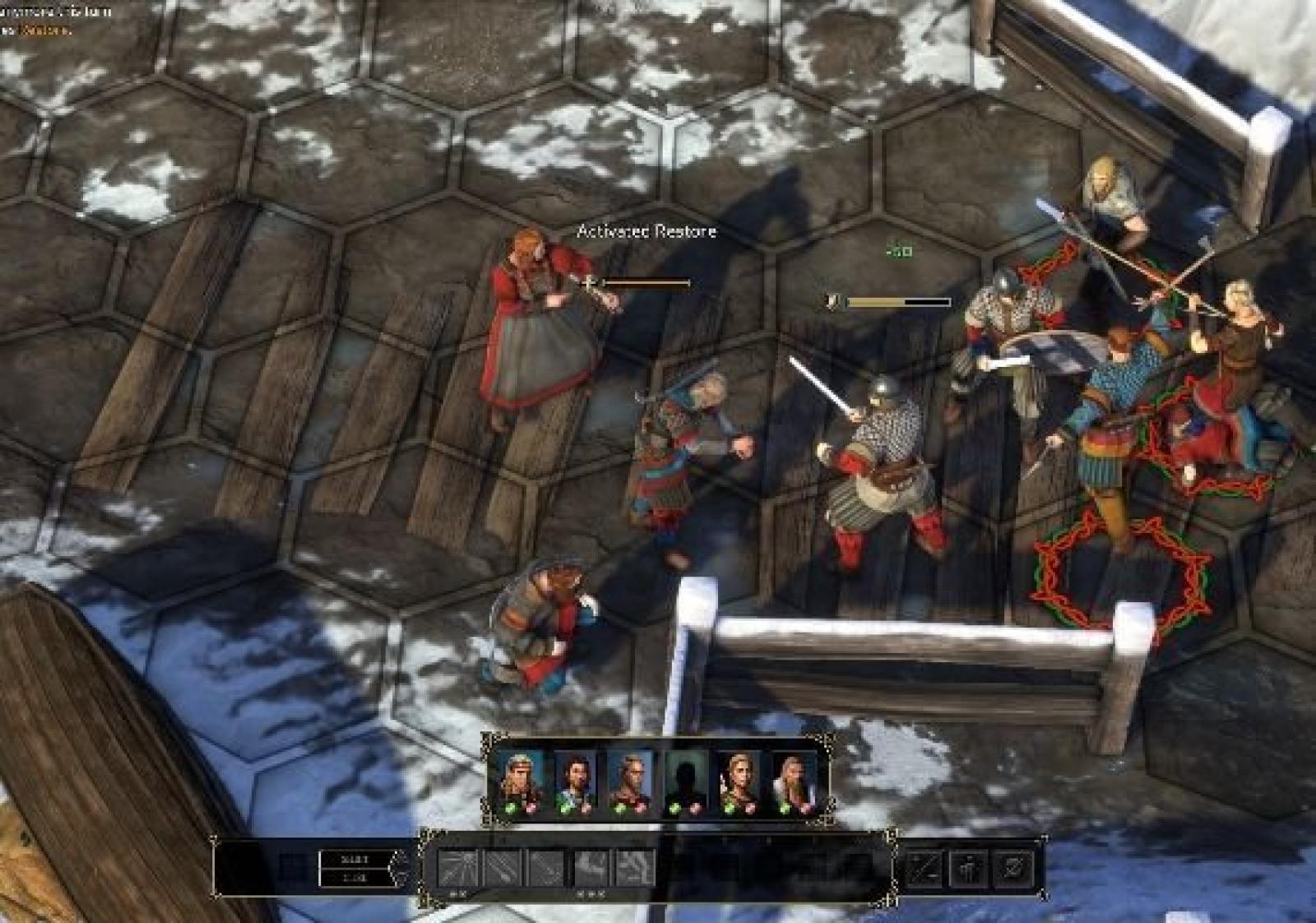Image resolution: width=1316 pixels, height=923 pixels.
Task: Pick the long-haired blonde portrait with white fur
Action: [795, 777]
